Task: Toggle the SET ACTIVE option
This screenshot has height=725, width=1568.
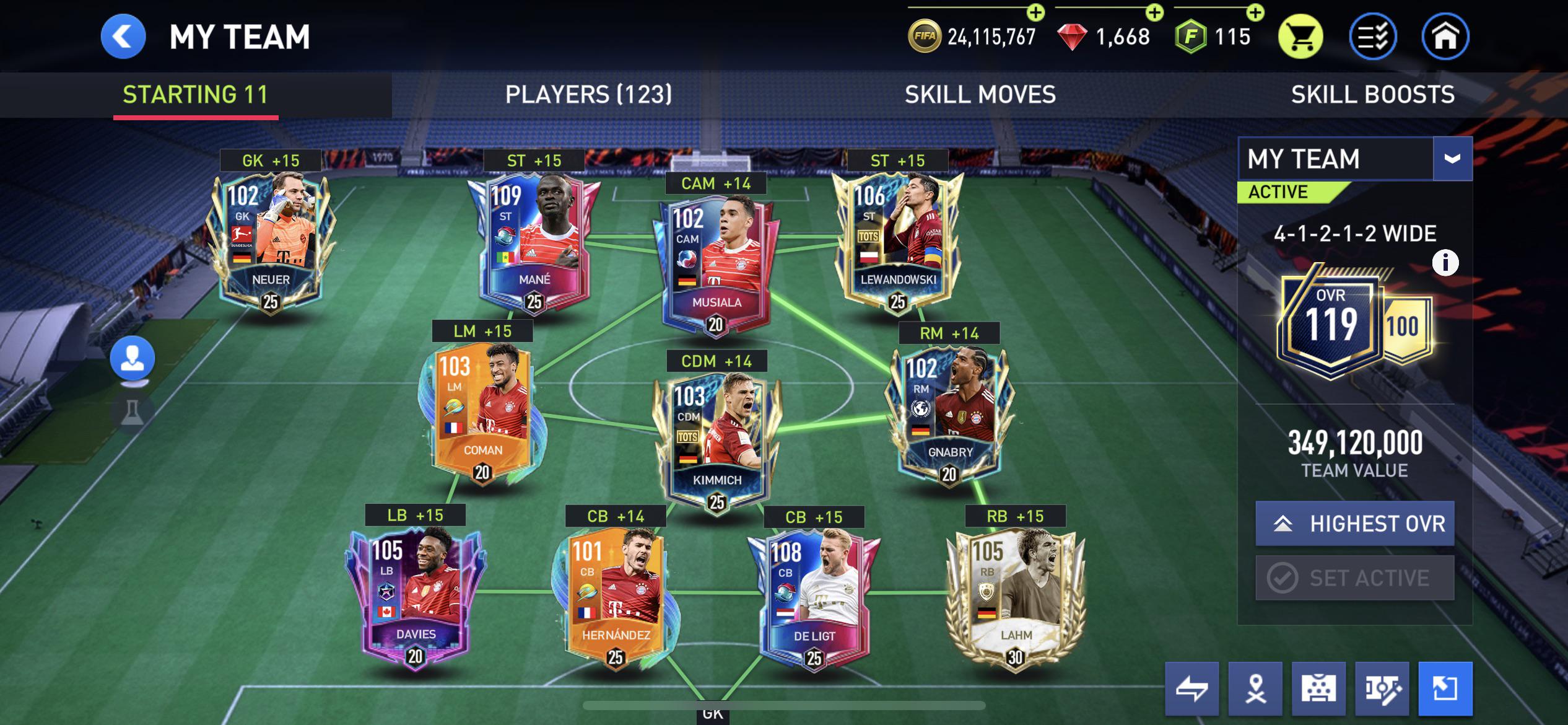Action: pyautogui.click(x=1354, y=578)
